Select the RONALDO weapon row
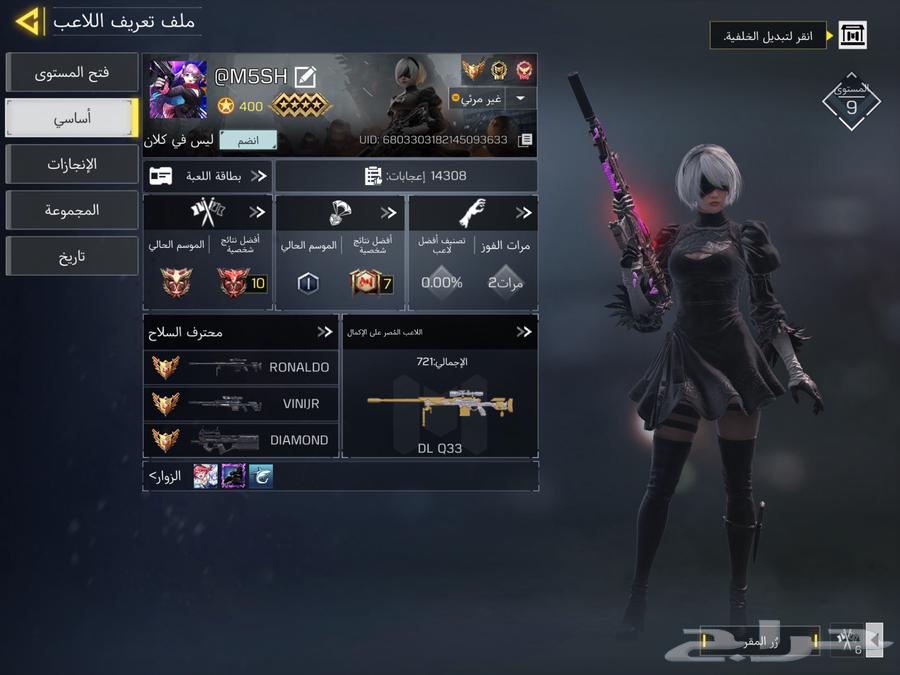The width and height of the screenshot is (900, 675). click(x=241, y=367)
